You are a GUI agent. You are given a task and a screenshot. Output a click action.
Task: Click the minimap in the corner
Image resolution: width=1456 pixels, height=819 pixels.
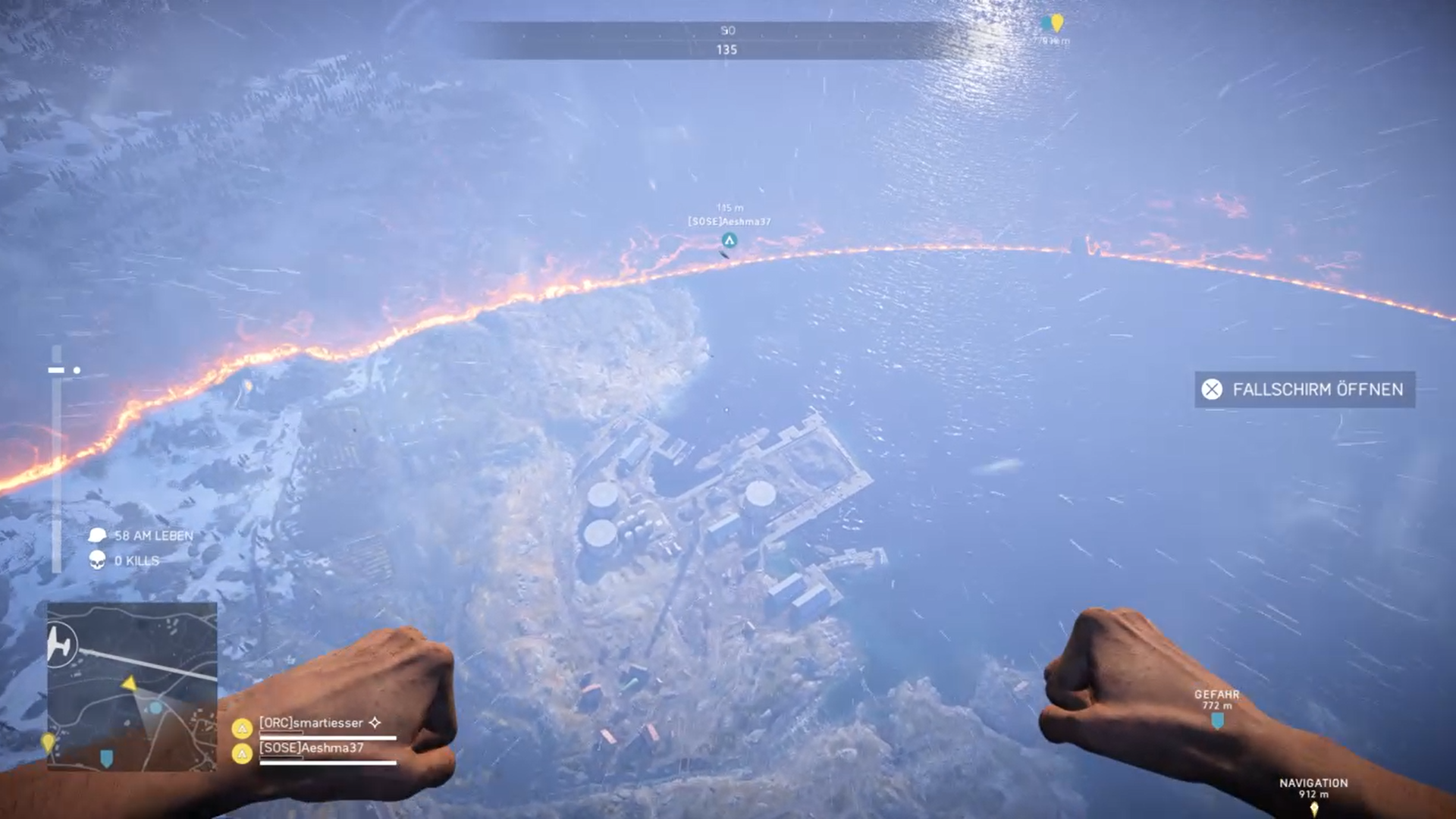click(x=132, y=686)
